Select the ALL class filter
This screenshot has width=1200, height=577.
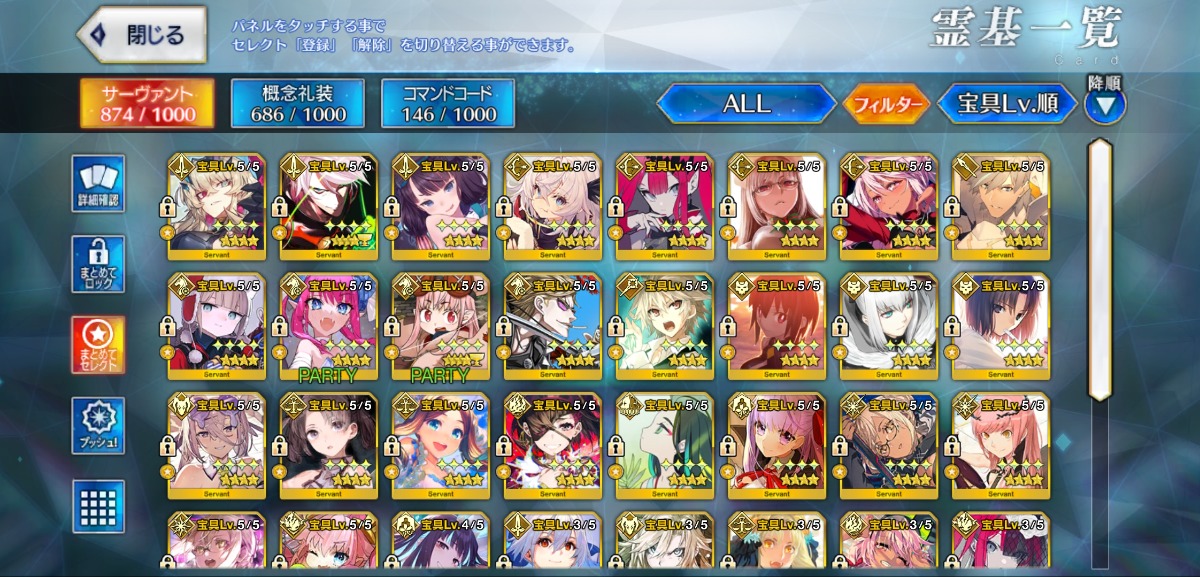coord(746,104)
